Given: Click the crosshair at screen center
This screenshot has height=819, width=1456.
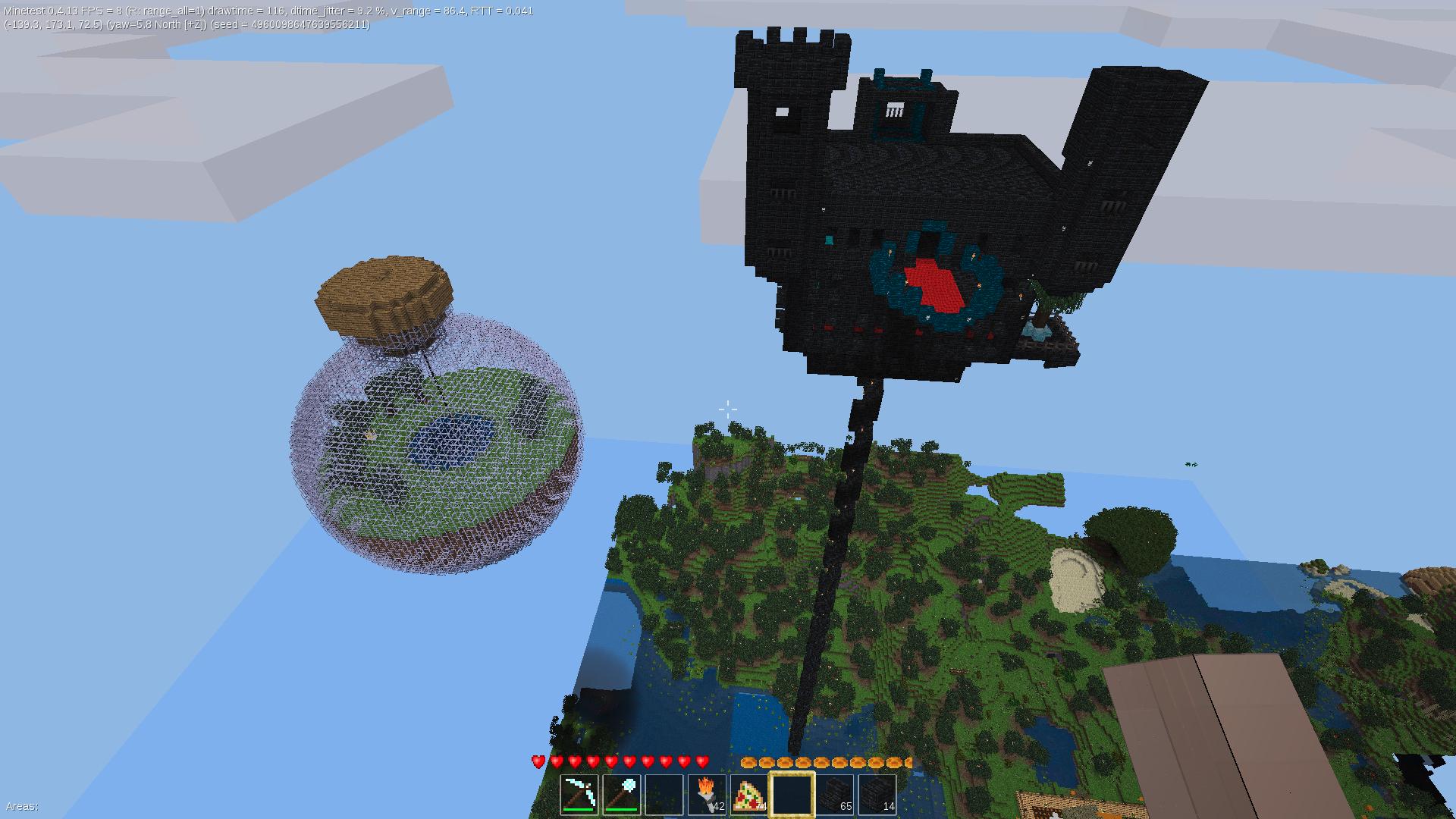Looking at the screenshot, I should pos(727,409).
